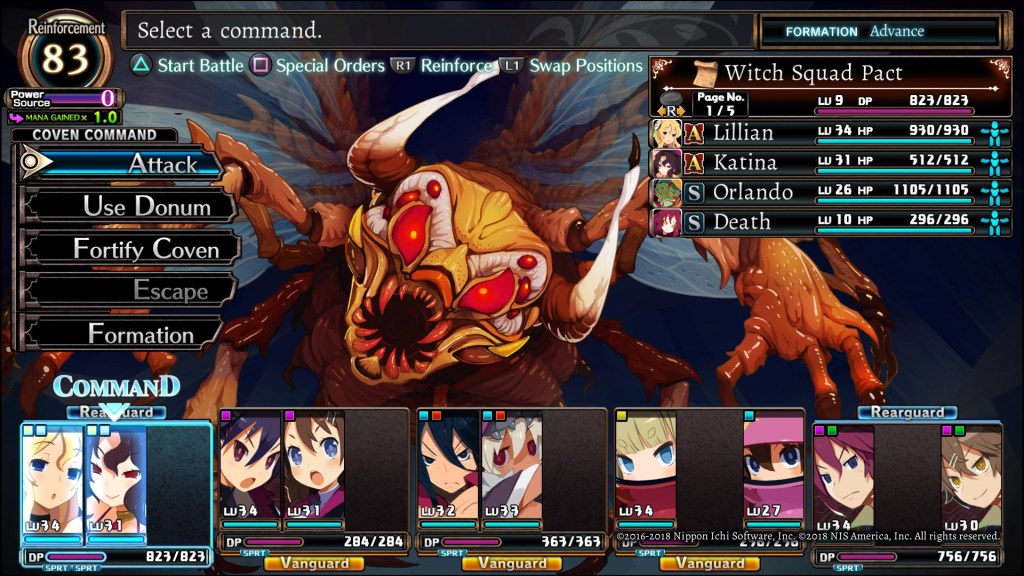The height and width of the screenshot is (576, 1024).
Task: Click the Formation Advance panel
Action: coord(880,31)
